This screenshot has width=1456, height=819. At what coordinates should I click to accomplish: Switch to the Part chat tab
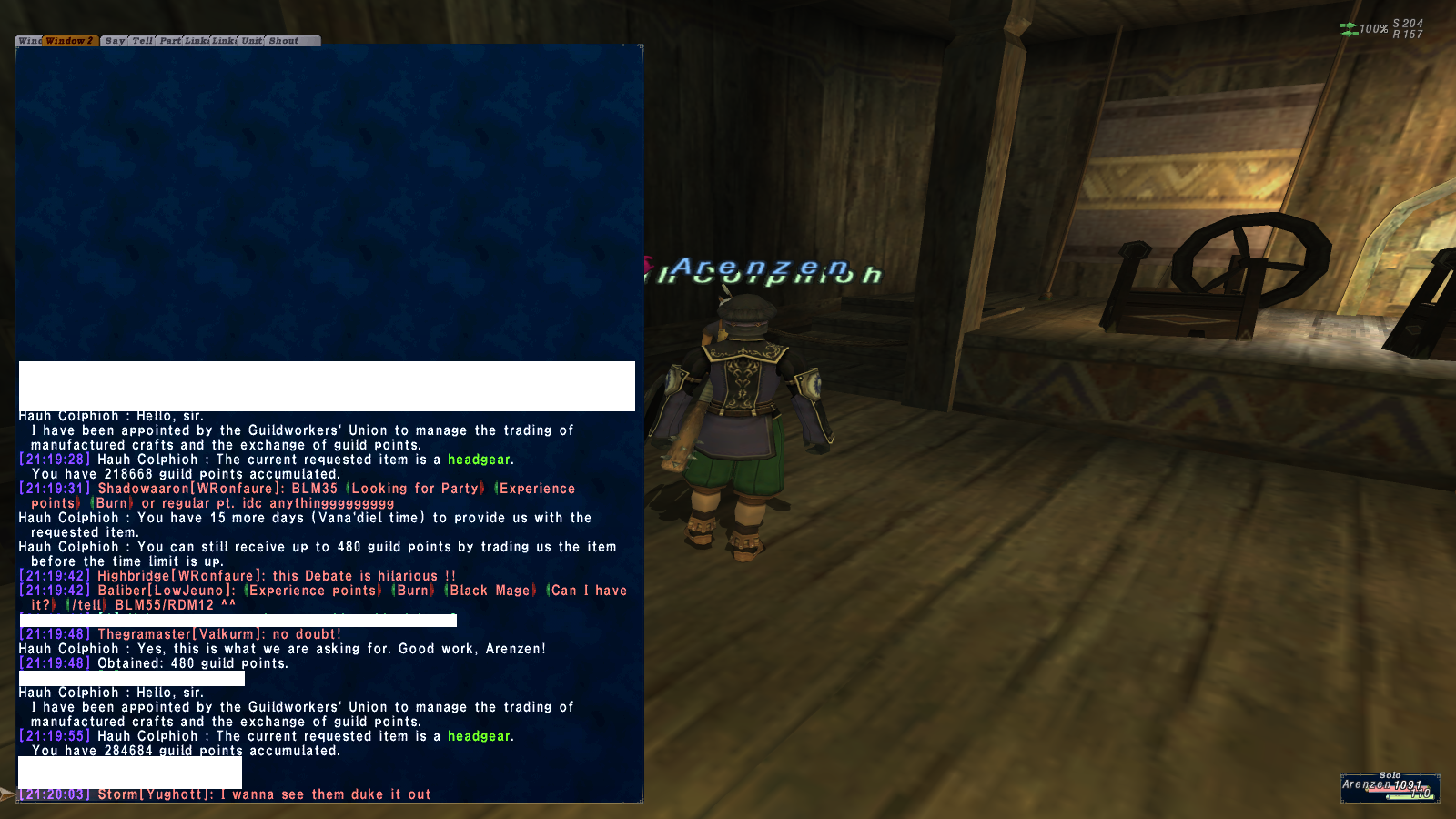[x=170, y=41]
